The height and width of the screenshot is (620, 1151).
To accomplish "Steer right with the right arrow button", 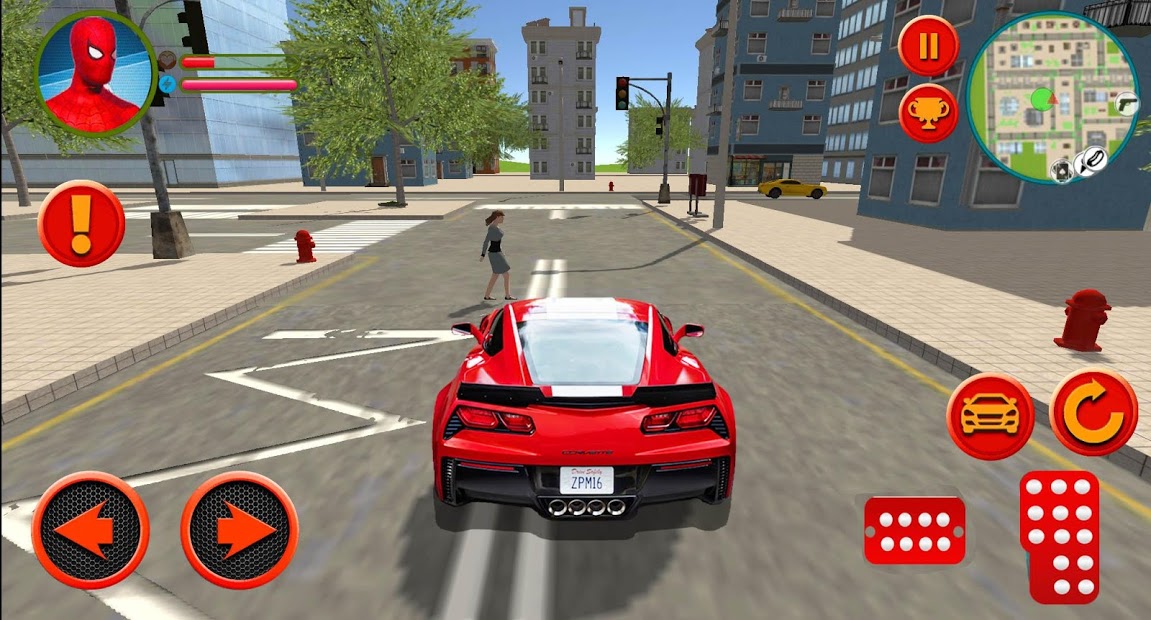I will 239,529.
